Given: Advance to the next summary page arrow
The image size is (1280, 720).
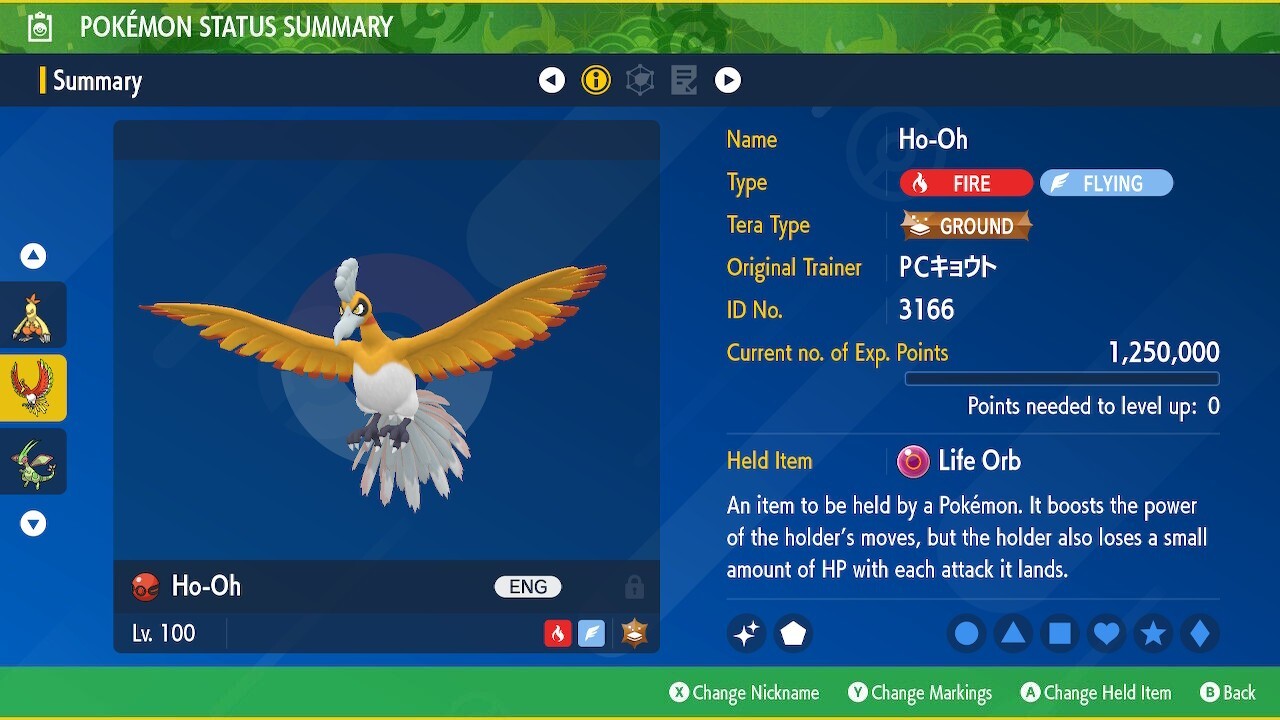Looking at the screenshot, I should (728, 80).
